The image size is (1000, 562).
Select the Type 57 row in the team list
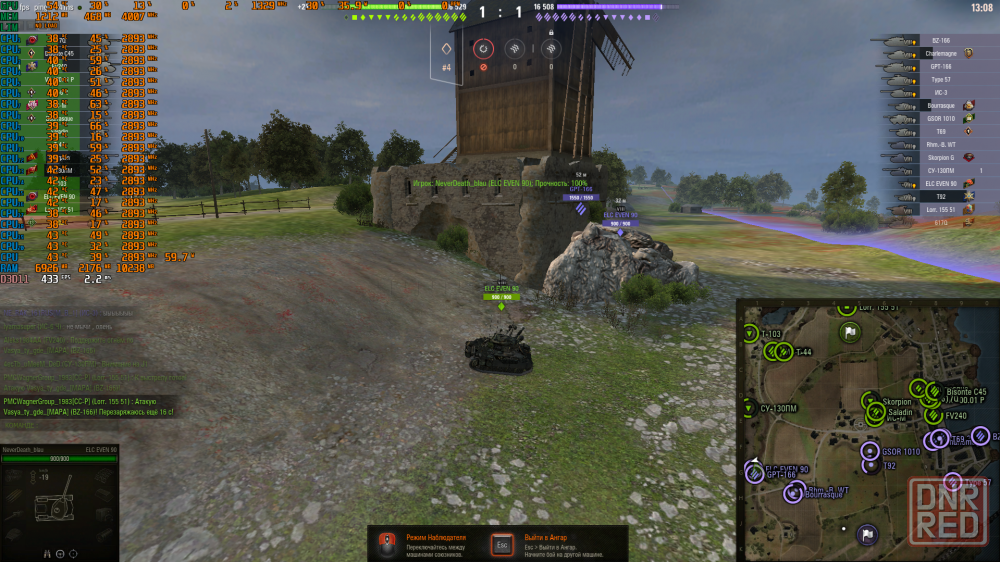tap(940, 79)
